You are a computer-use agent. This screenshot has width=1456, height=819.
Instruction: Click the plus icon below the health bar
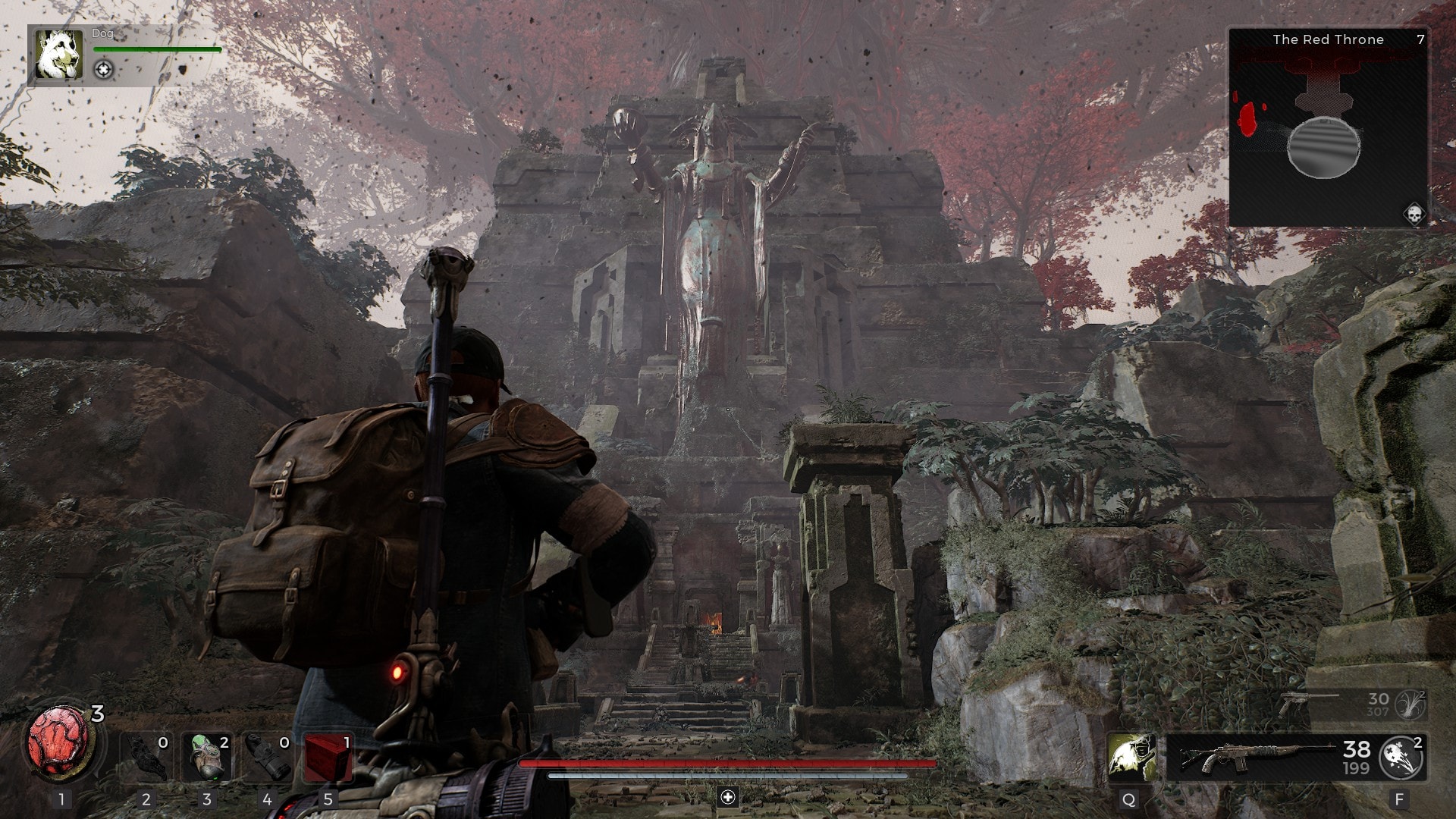(x=728, y=796)
